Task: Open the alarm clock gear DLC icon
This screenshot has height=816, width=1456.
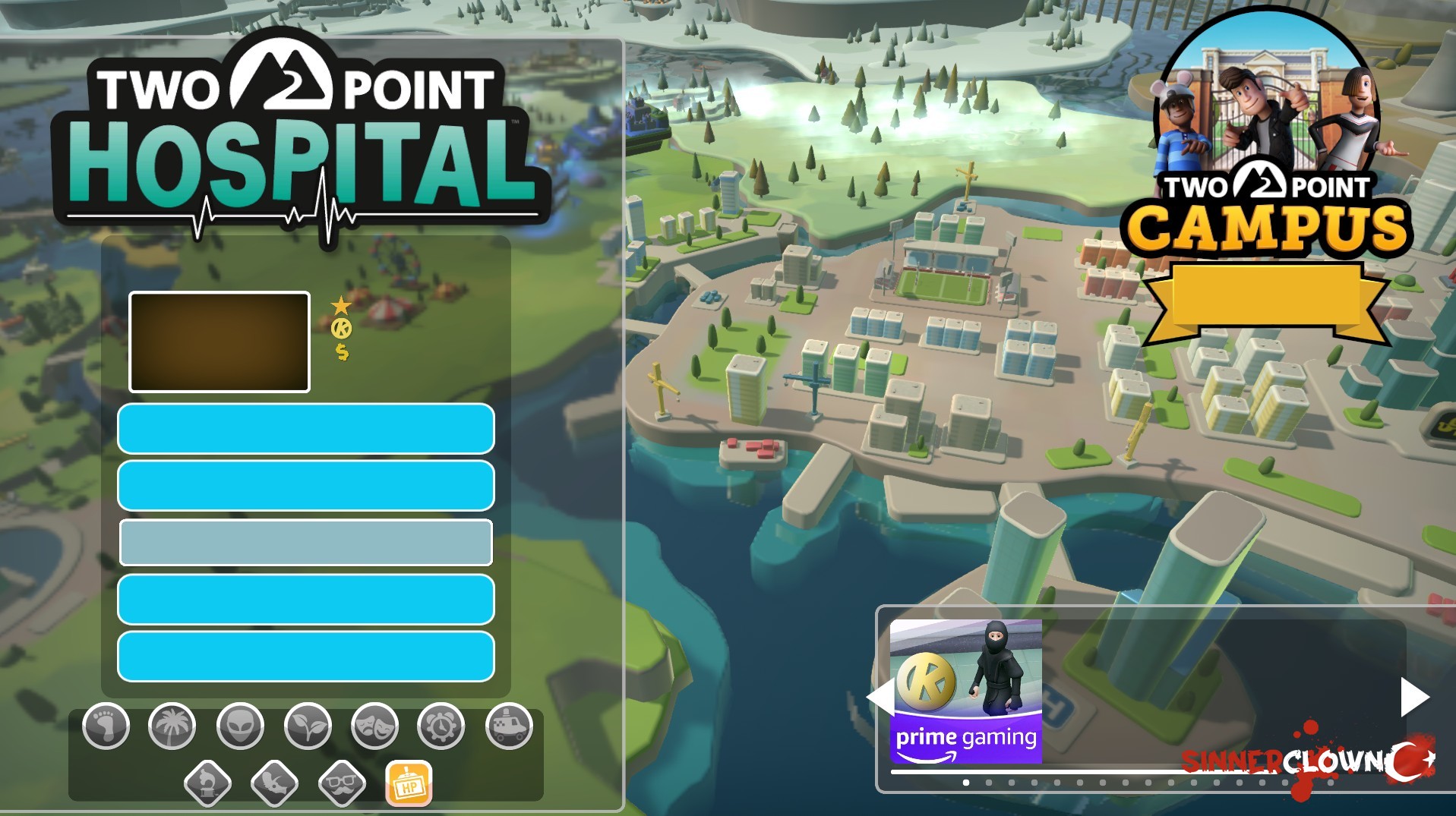Action: click(x=441, y=726)
